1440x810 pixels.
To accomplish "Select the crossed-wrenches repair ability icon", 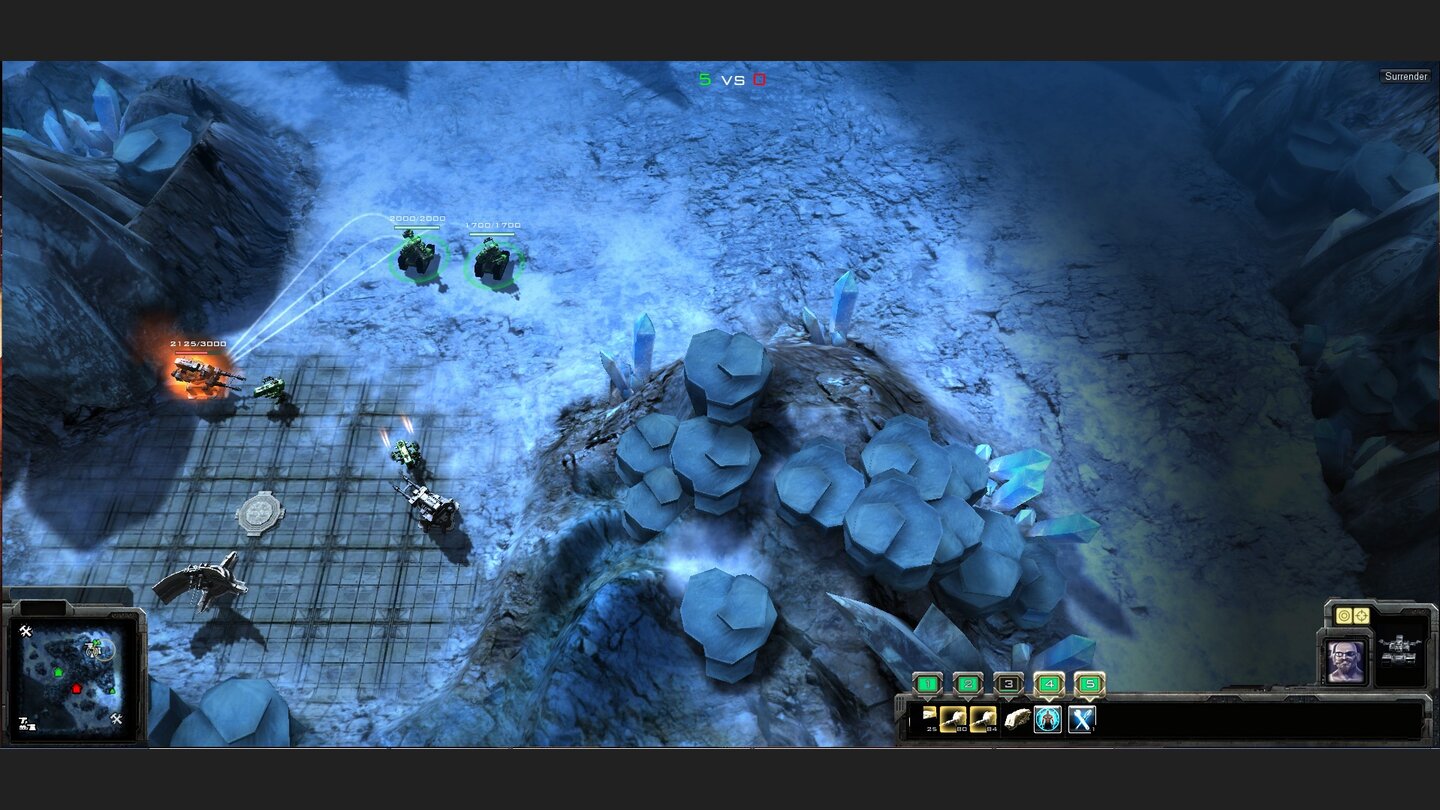I will click(x=1080, y=719).
